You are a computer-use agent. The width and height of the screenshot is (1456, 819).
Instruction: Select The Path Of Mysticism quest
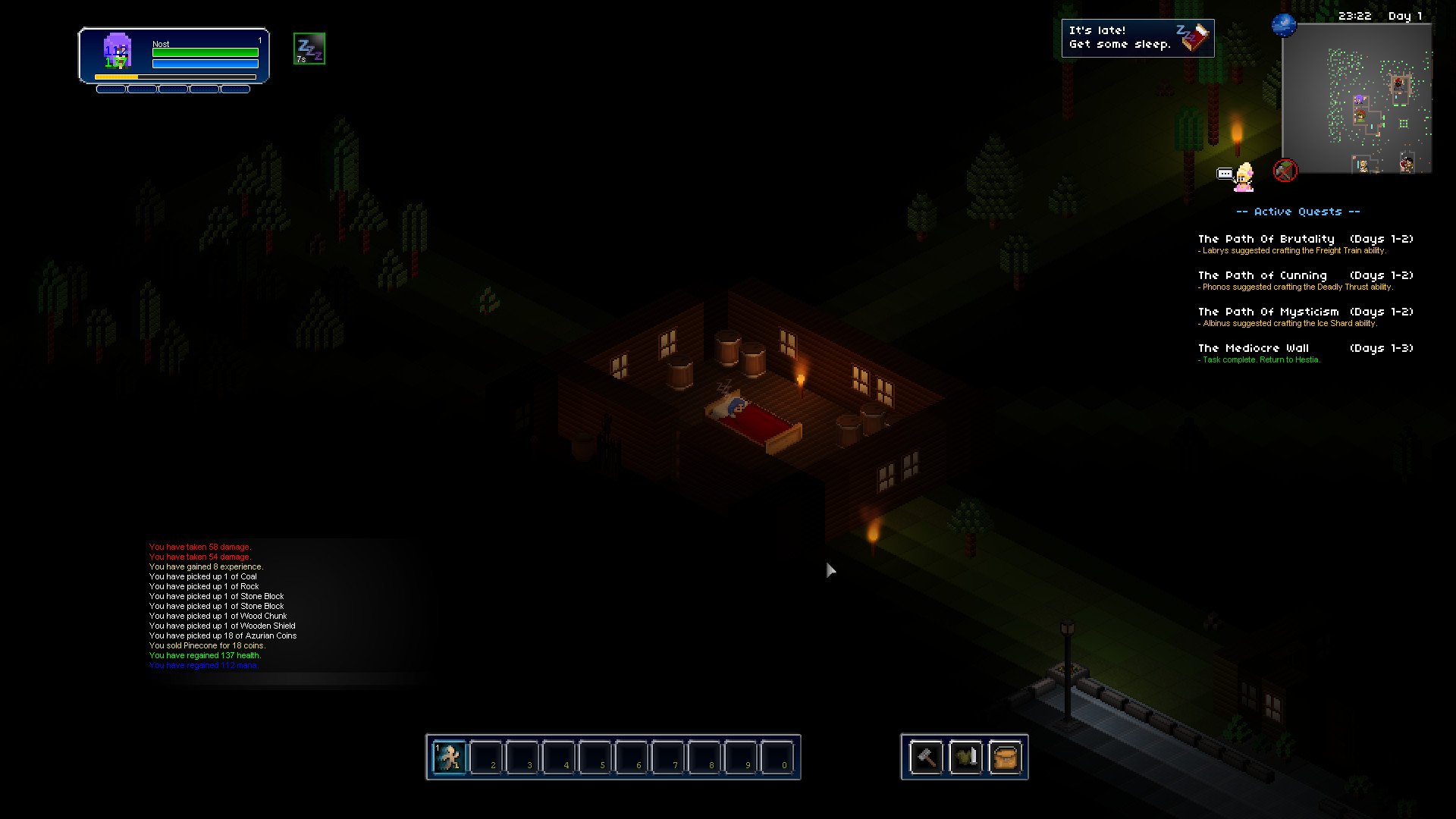(1268, 312)
